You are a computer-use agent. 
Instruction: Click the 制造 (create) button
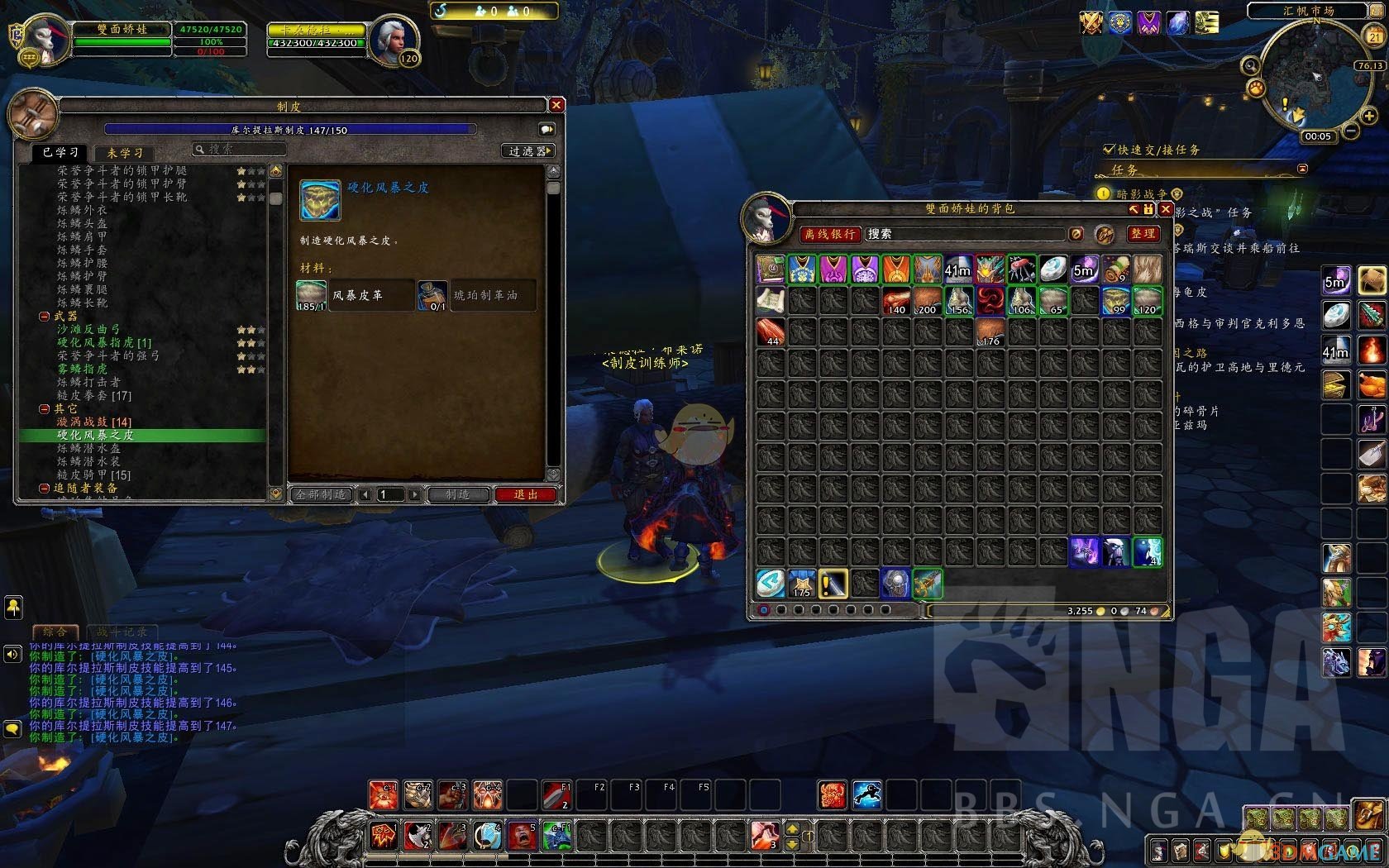point(457,494)
